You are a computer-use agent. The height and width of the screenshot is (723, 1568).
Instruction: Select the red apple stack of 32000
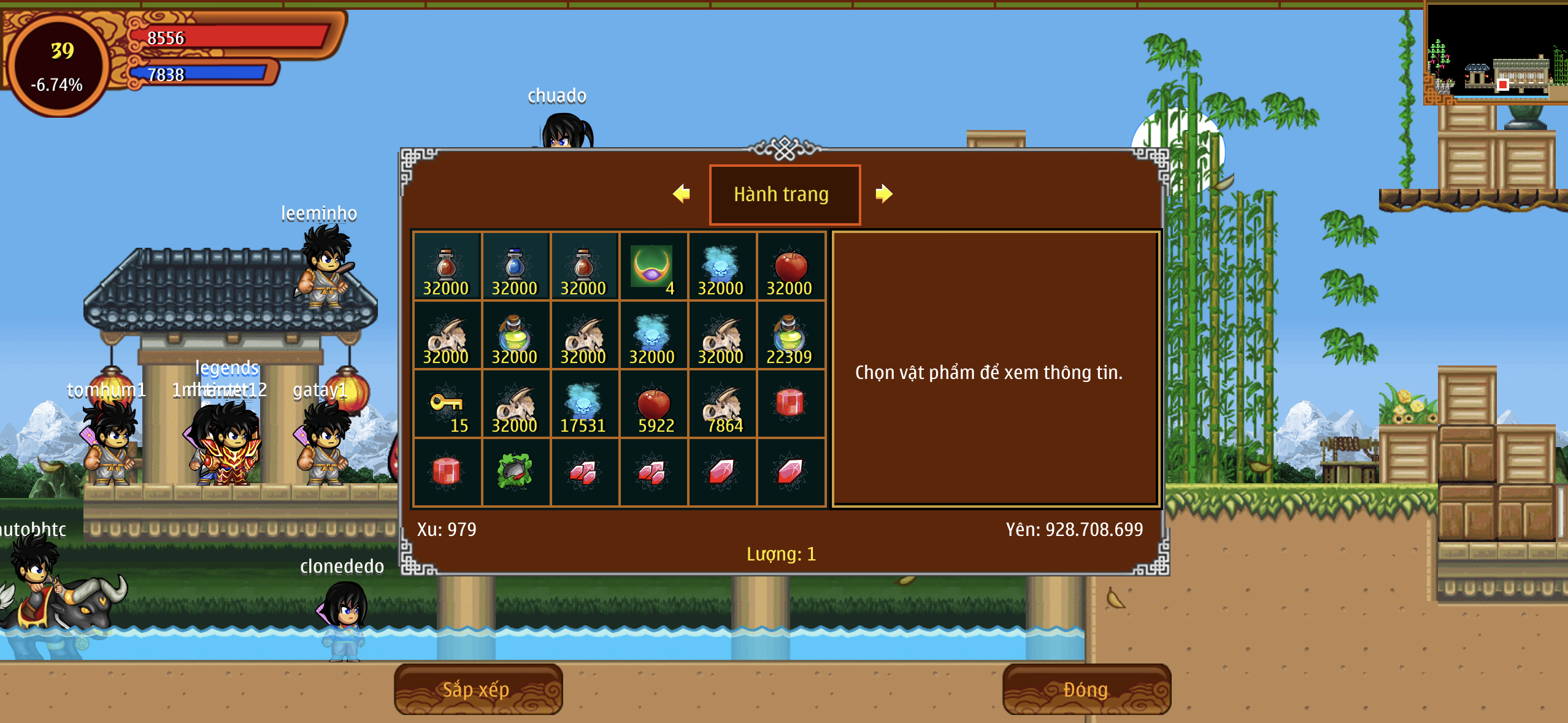coord(790,267)
